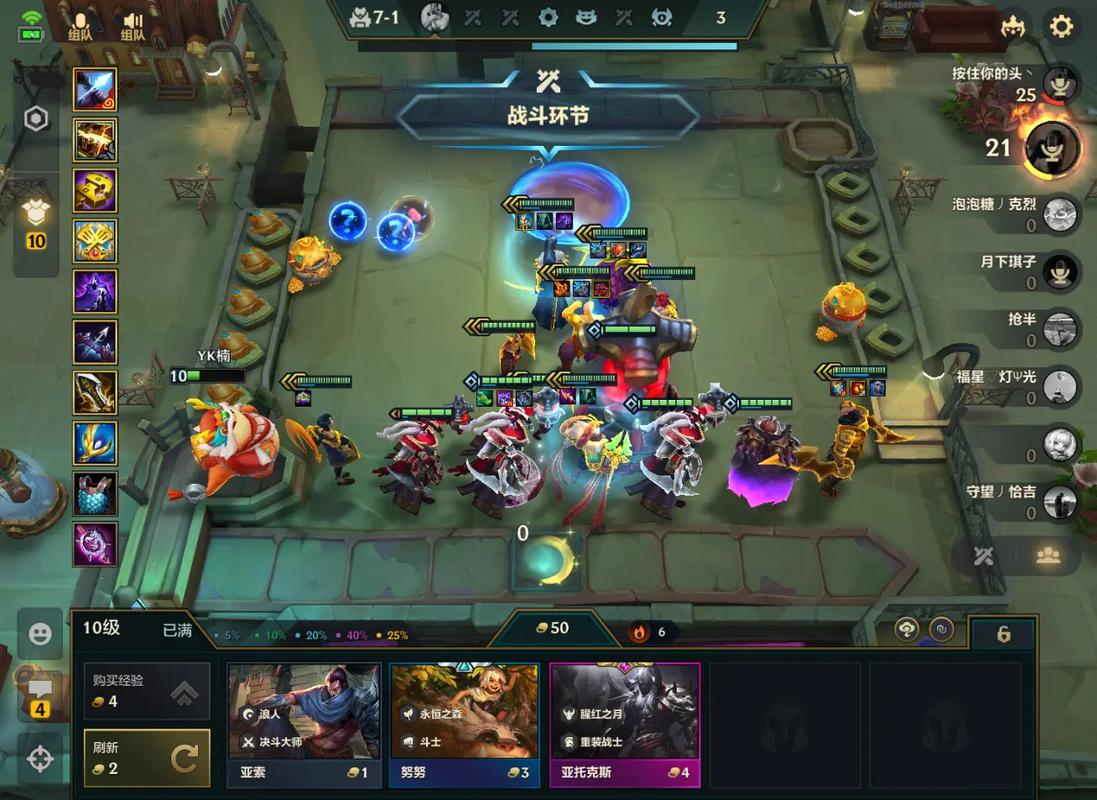The height and width of the screenshot is (800, 1097).
Task: Switch to the crossed-swords list view
Action: click(984, 556)
